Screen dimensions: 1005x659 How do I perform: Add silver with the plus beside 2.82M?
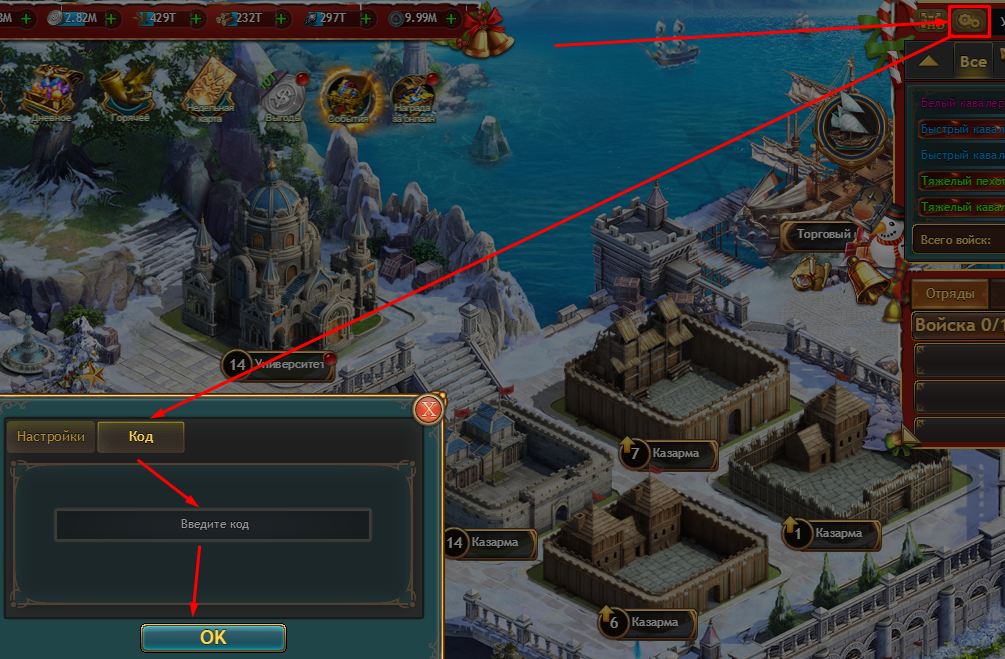point(109,18)
